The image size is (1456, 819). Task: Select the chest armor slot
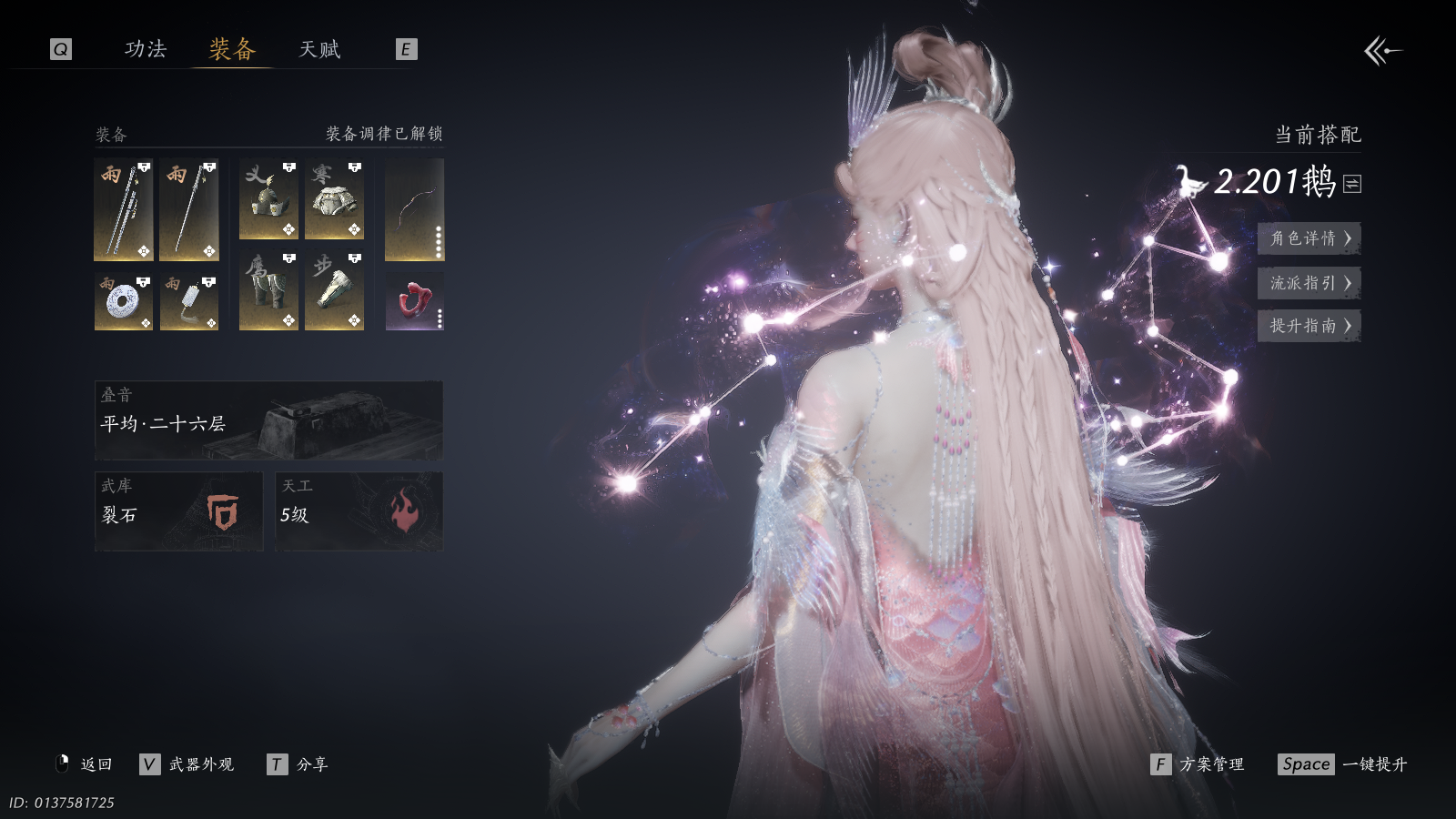pos(334,200)
